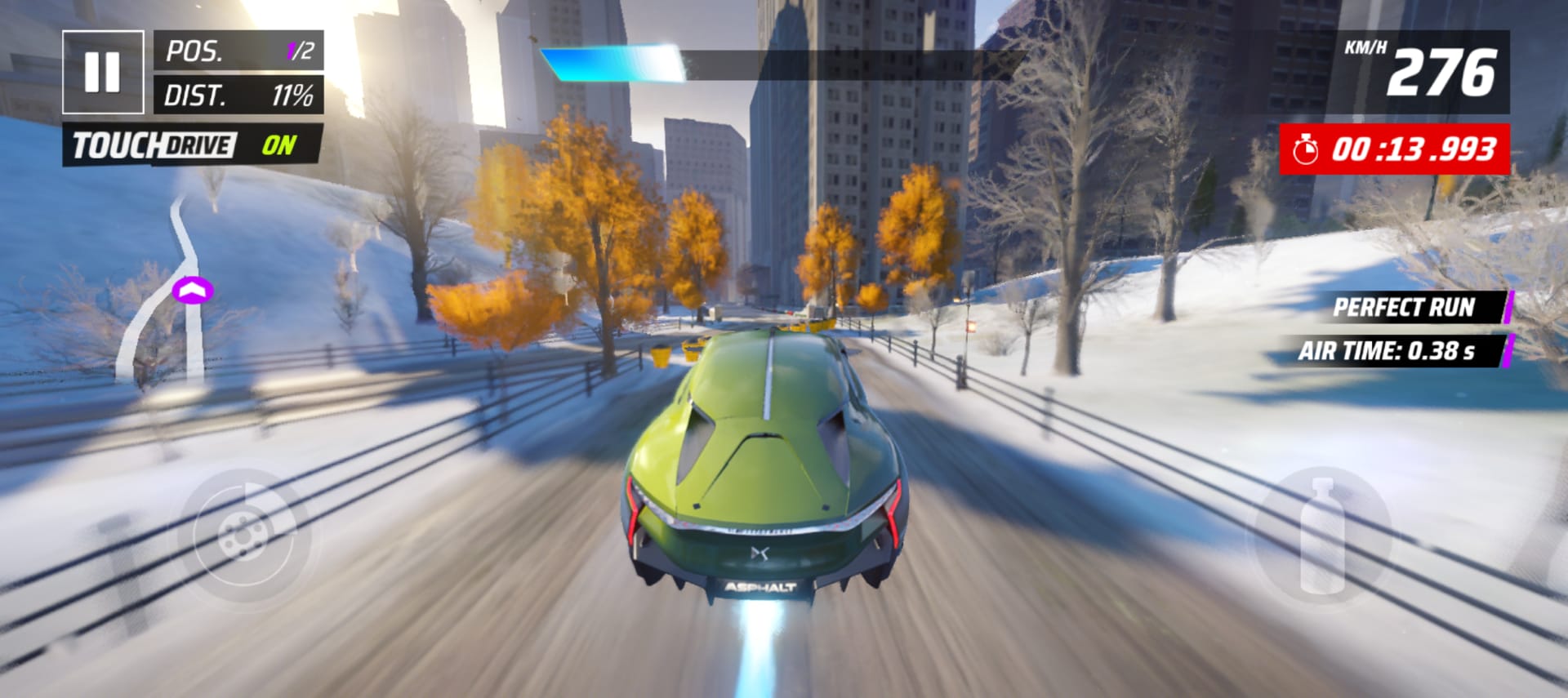1568x698 pixels.
Task: Toggle TouchDrive off
Action: coord(193,145)
